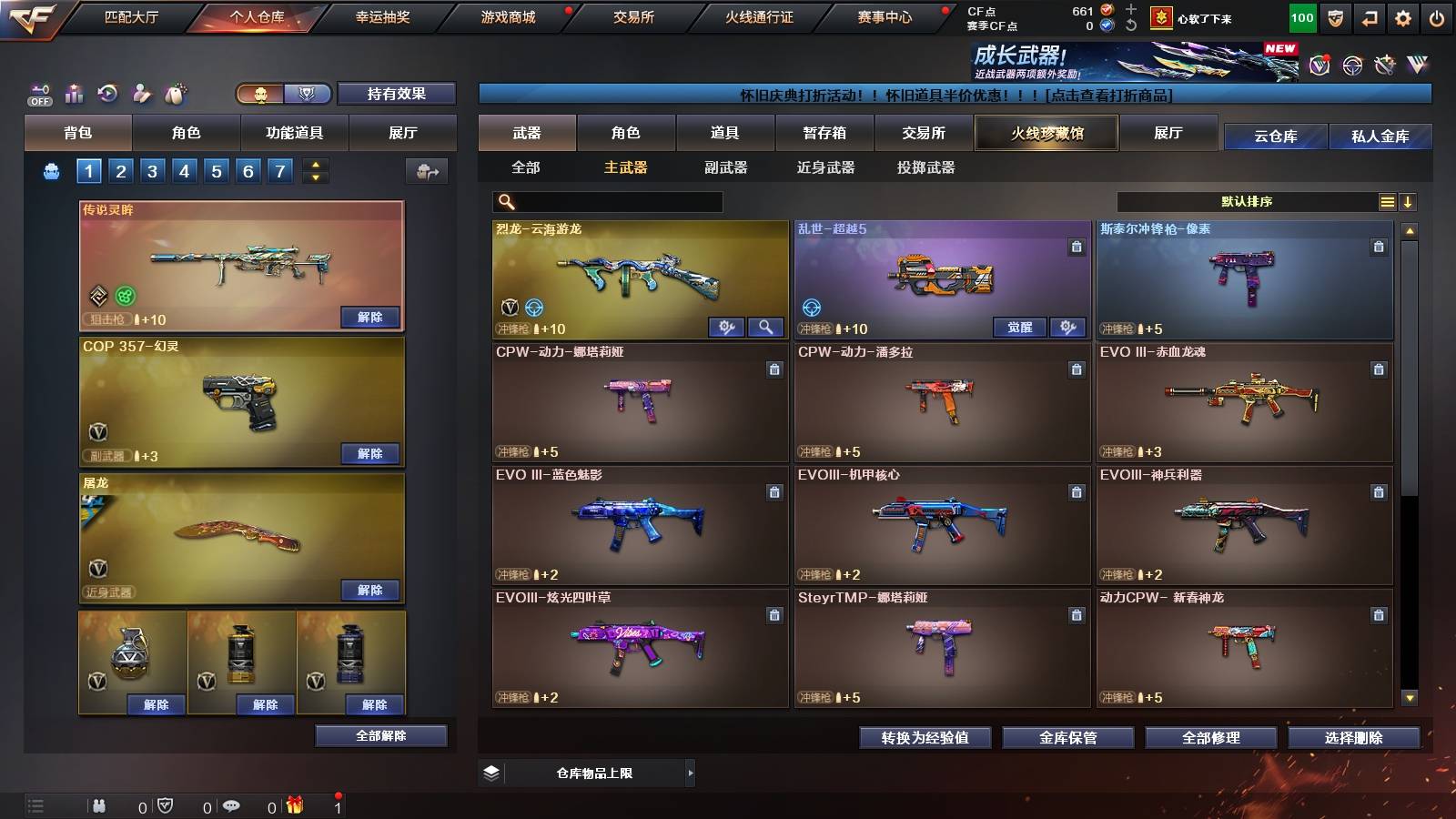Click the replay circular arrow icon in left toolbar
1456x819 pixels.
pos(106,93)
